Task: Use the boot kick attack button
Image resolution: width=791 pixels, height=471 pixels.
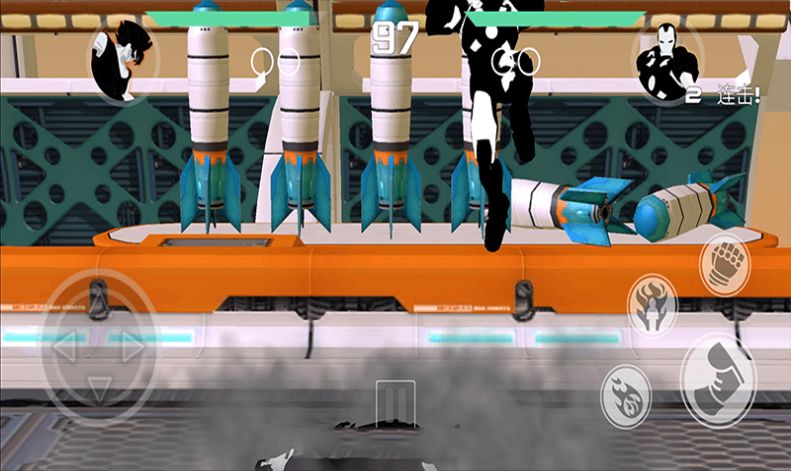Action: tap(718, 376)
